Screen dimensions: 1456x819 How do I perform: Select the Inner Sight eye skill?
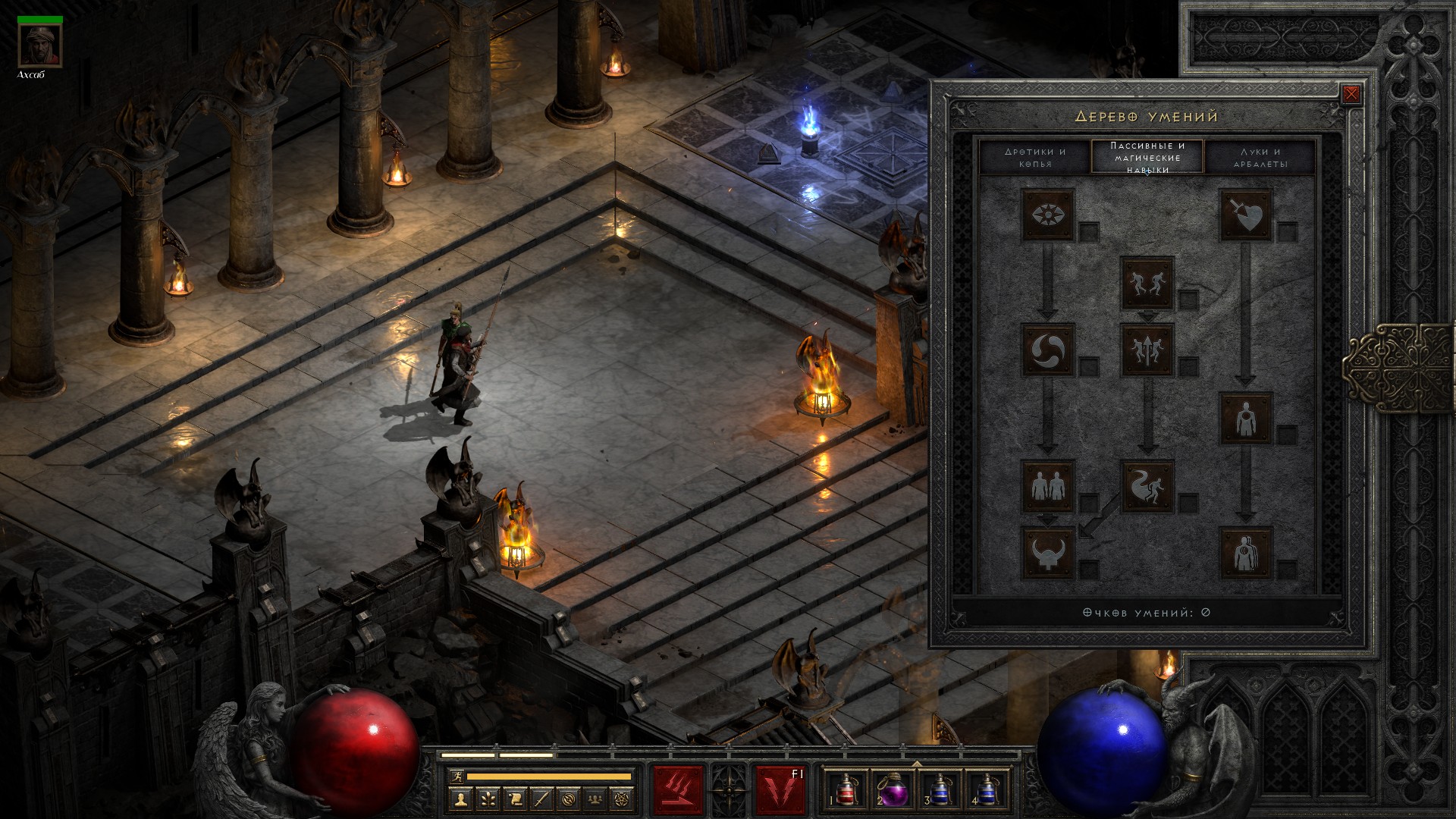(x=1048, y=215)
